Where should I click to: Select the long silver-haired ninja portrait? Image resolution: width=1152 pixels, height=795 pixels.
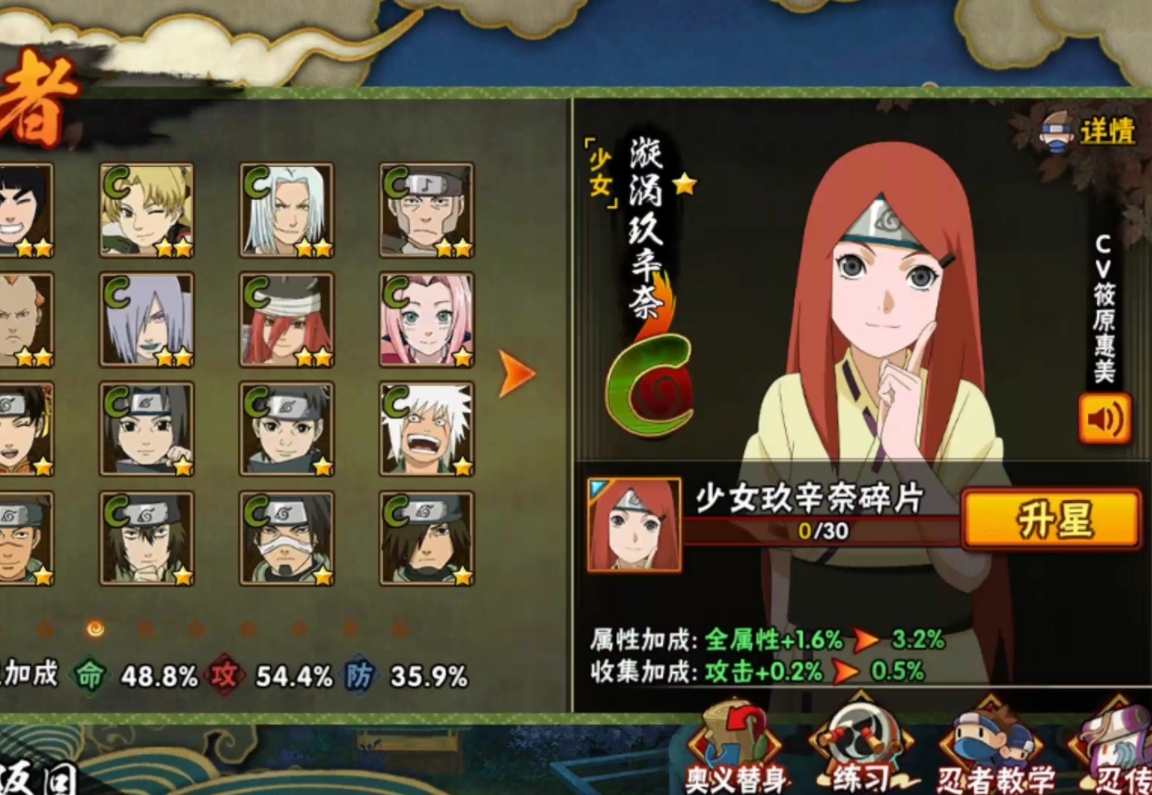(x=287, y=211)
